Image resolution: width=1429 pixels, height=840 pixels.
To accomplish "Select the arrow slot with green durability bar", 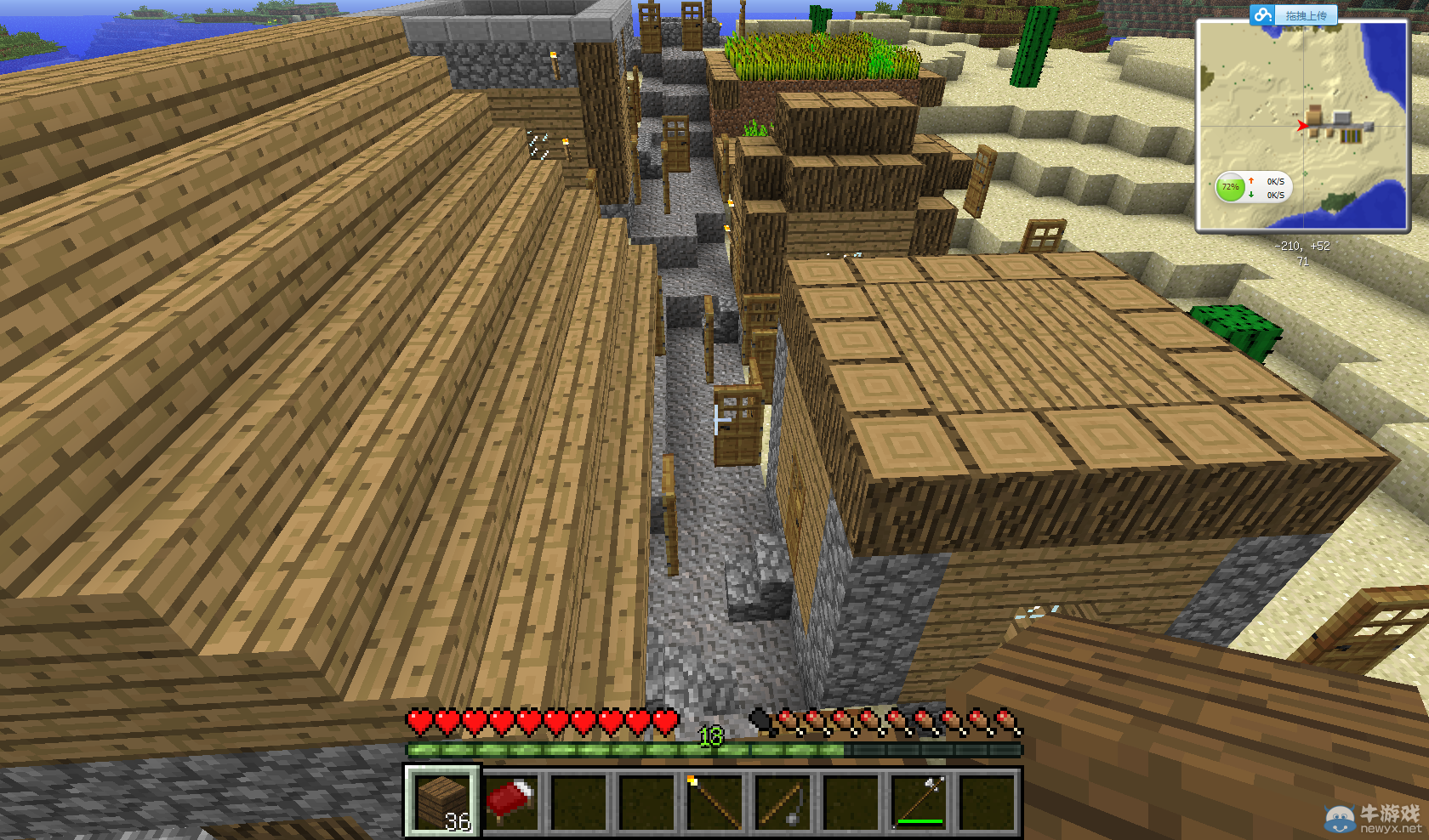I will (919, 801).
